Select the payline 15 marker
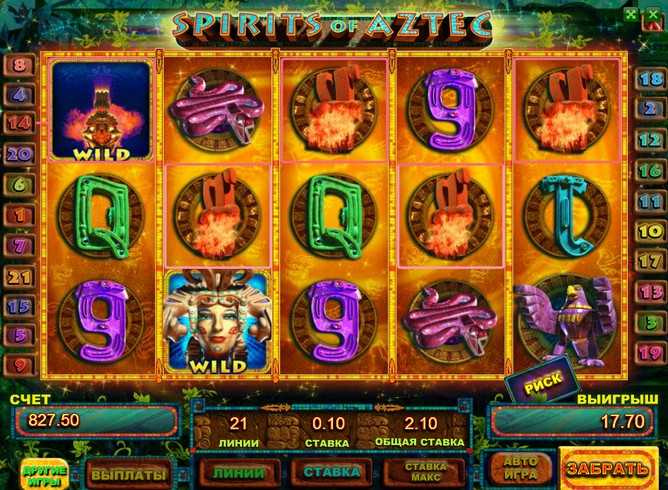Image resolution: width=668 pixels, height=490 pixels. tap(19, 306)
